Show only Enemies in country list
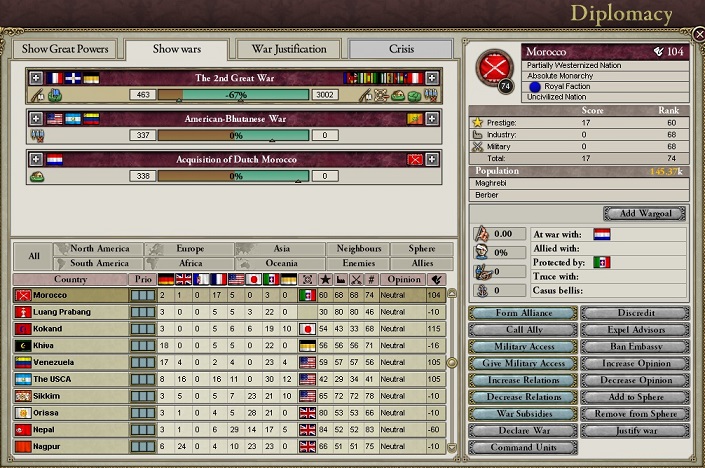Screen dimensions: 705x468 358,264
